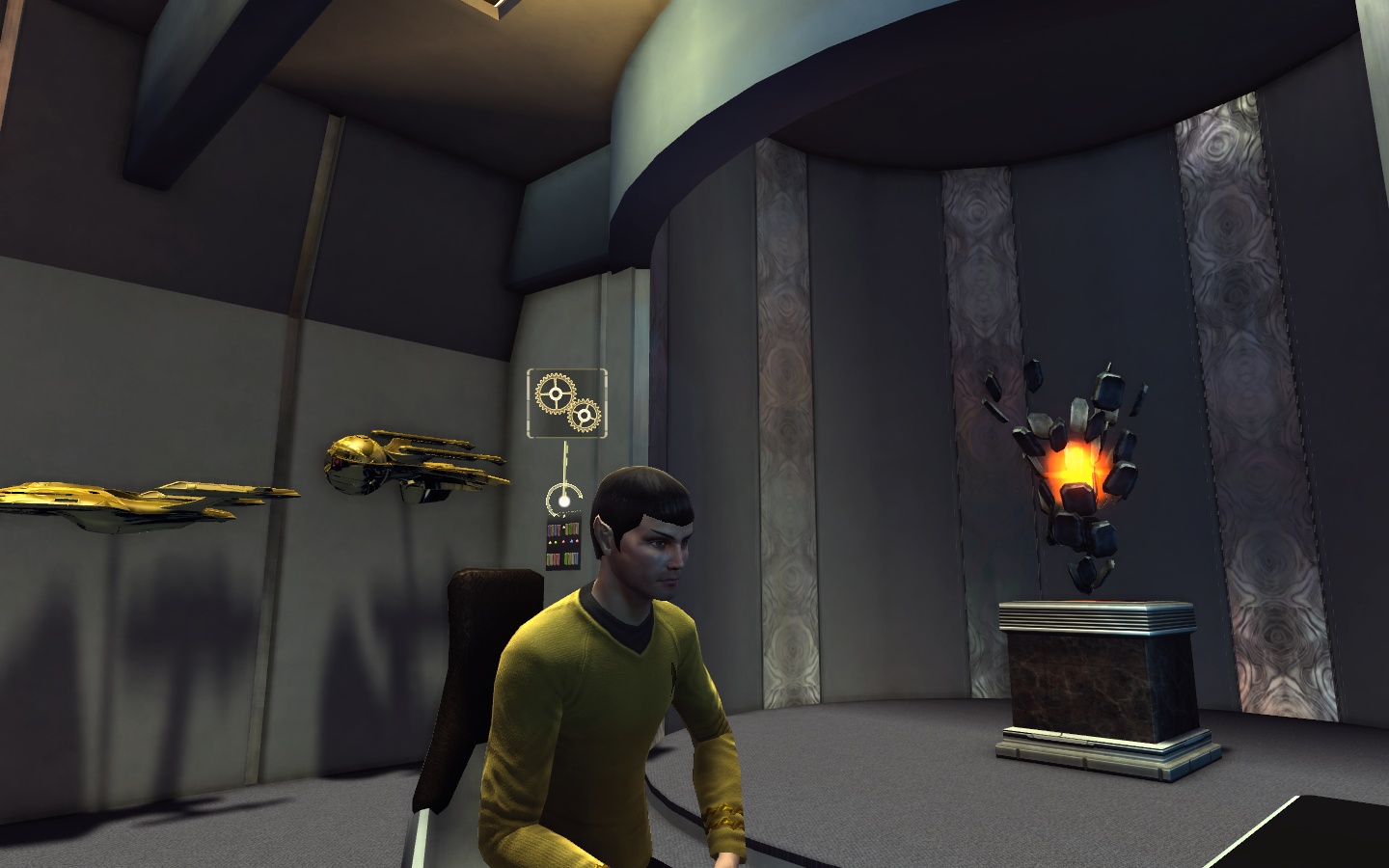Click the gears interaction icon

(567, 402)
